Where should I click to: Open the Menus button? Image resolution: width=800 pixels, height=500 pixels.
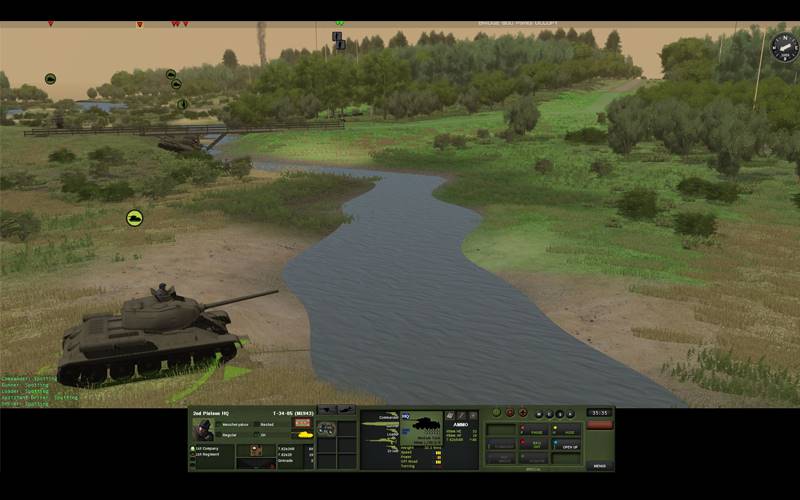[599, 465]
